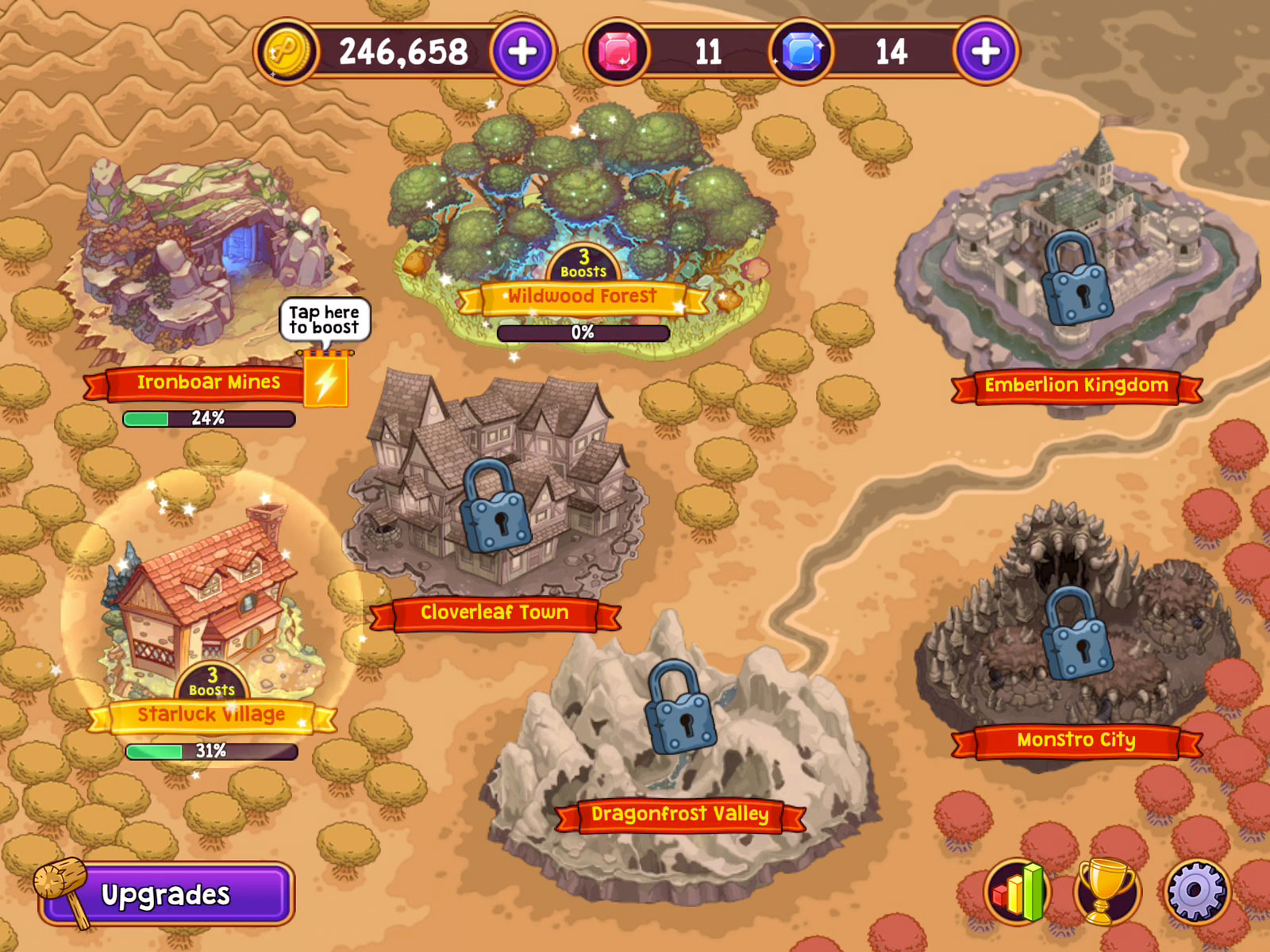
Task: Buy more gems using the plus button
Action: point(985,52)
